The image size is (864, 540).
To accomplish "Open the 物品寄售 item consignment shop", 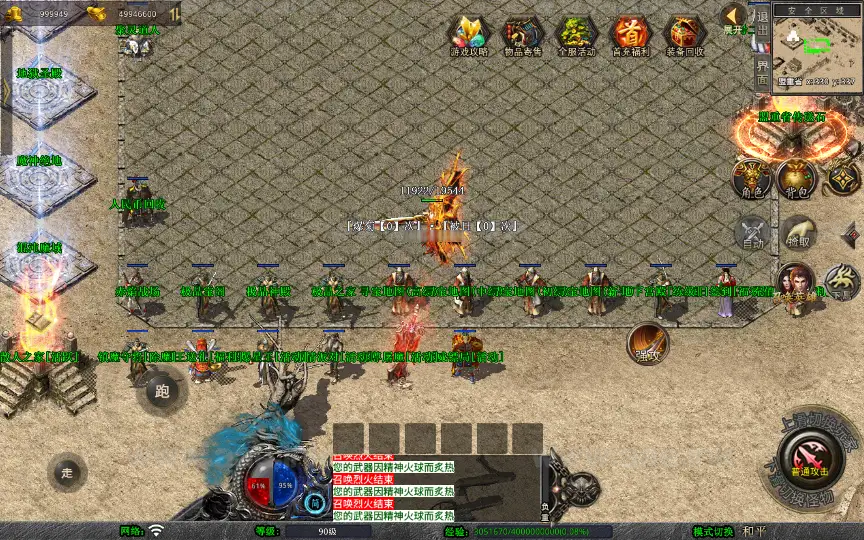I will tap(522, 35).
